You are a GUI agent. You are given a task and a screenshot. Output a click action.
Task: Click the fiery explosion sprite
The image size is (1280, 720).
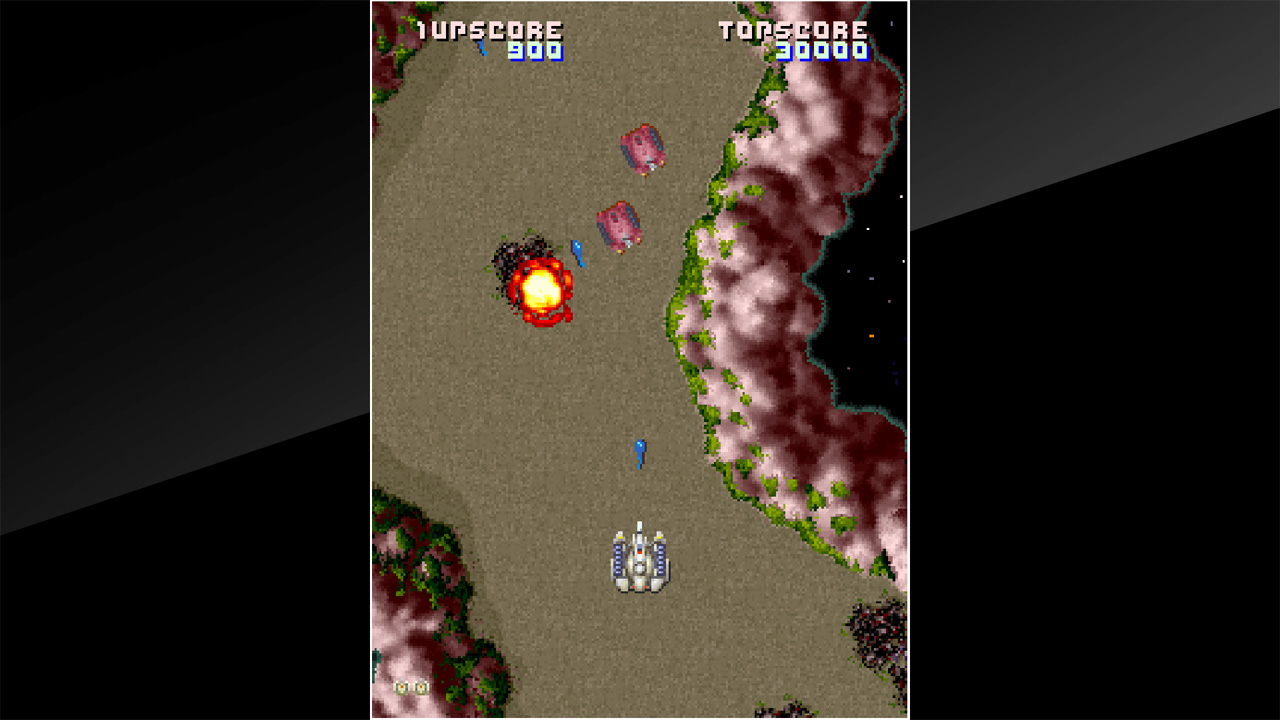click(x=538, y=290)
